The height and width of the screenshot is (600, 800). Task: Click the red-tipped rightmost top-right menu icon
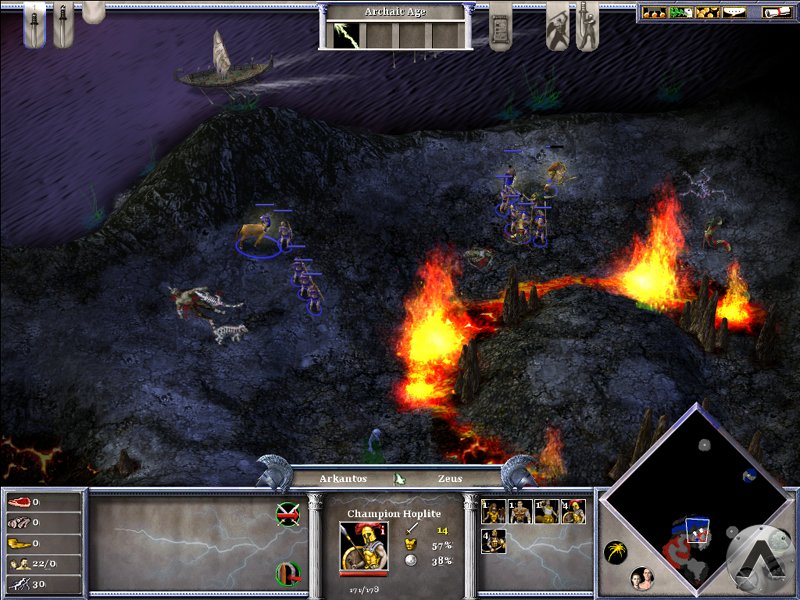776,13
